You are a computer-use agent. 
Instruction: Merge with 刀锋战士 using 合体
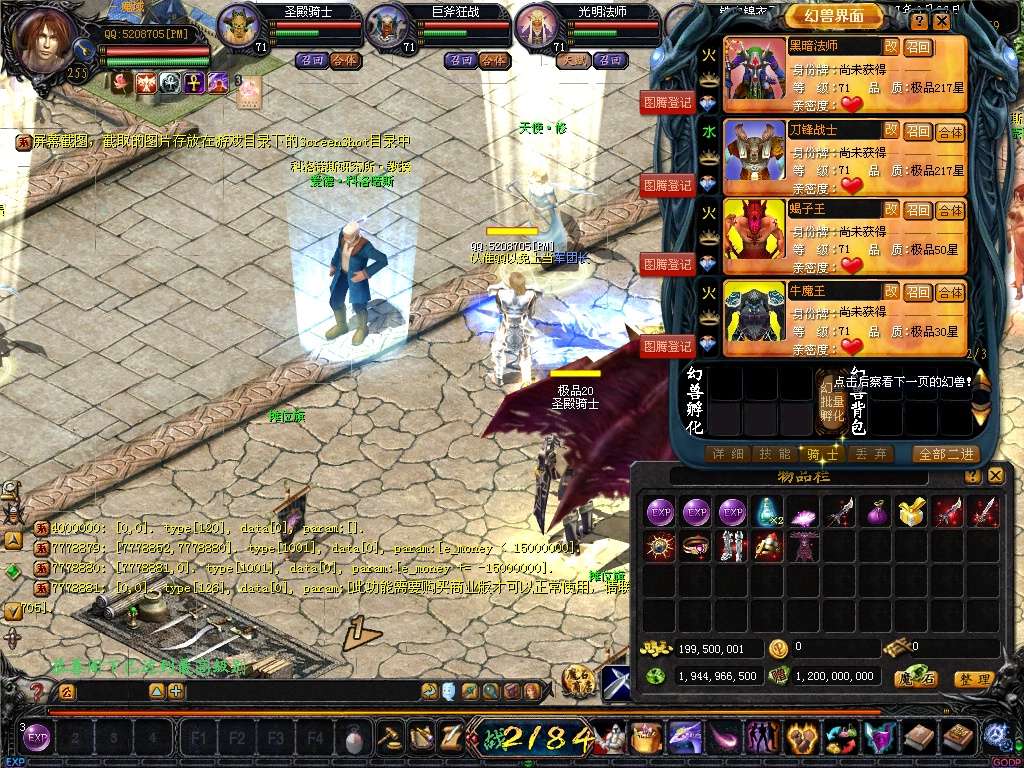pos(950,131)
